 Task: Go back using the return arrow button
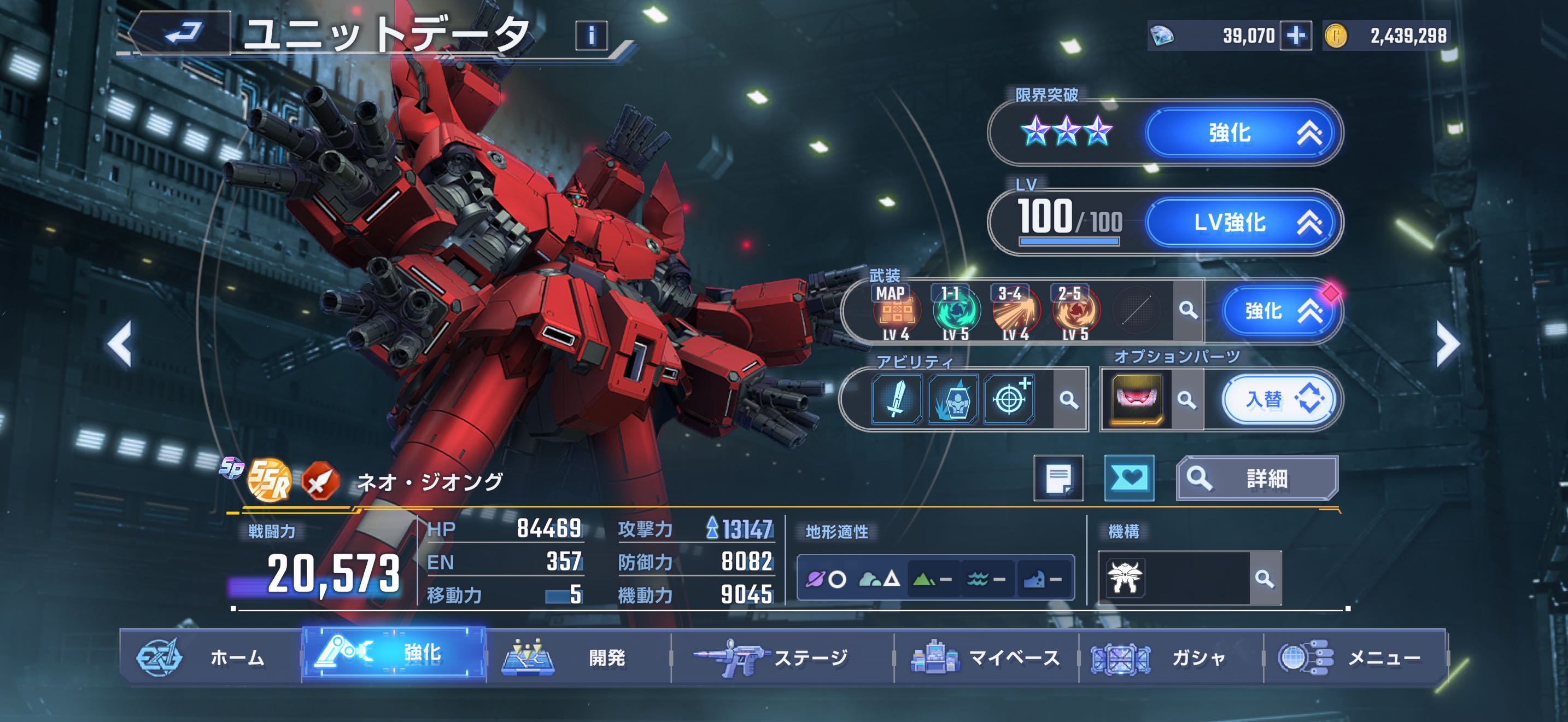pyautogui.click(x=182, y=33)
